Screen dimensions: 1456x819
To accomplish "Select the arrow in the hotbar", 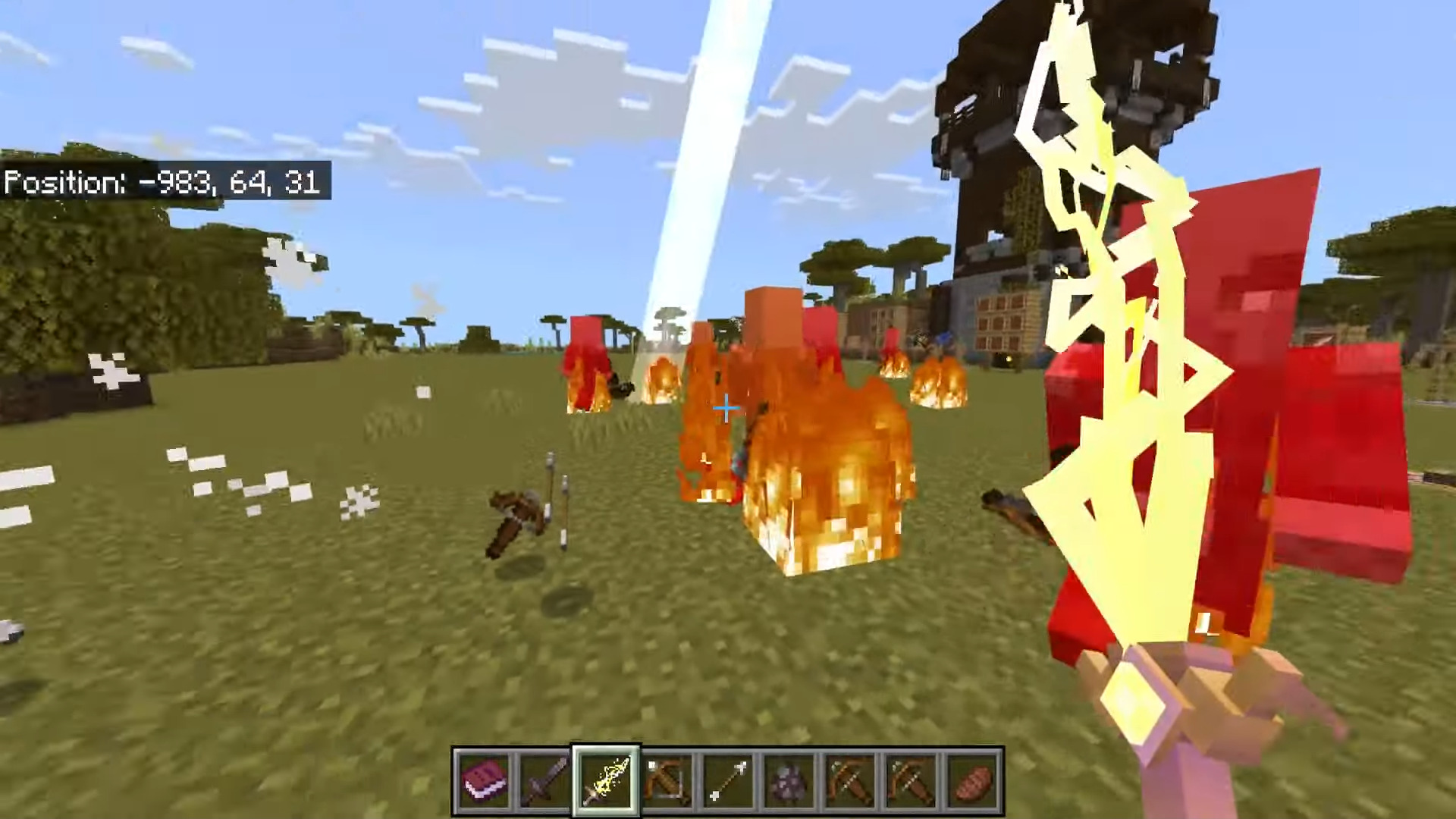I will 728,781.
